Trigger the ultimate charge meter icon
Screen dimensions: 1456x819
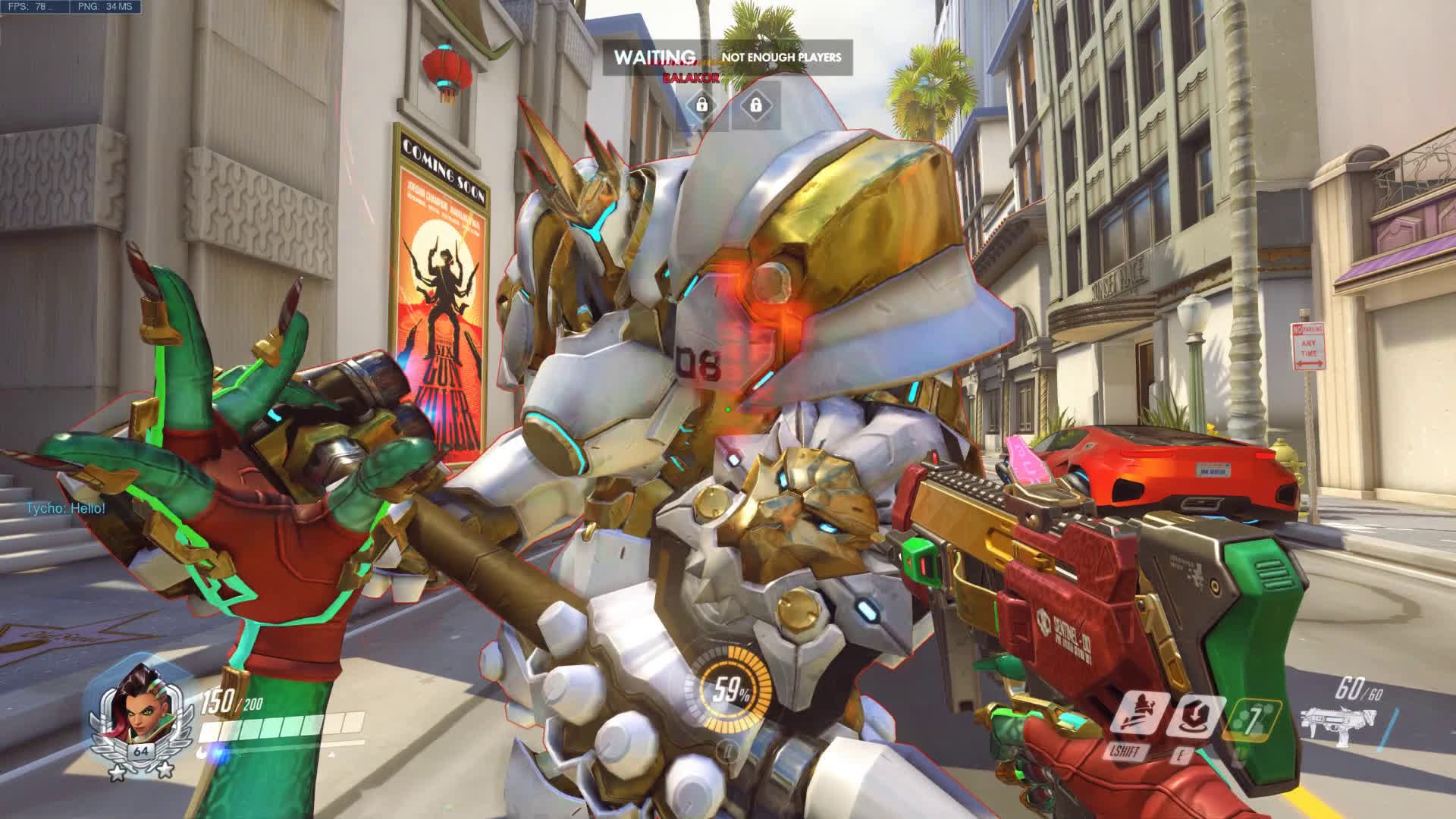729,690
